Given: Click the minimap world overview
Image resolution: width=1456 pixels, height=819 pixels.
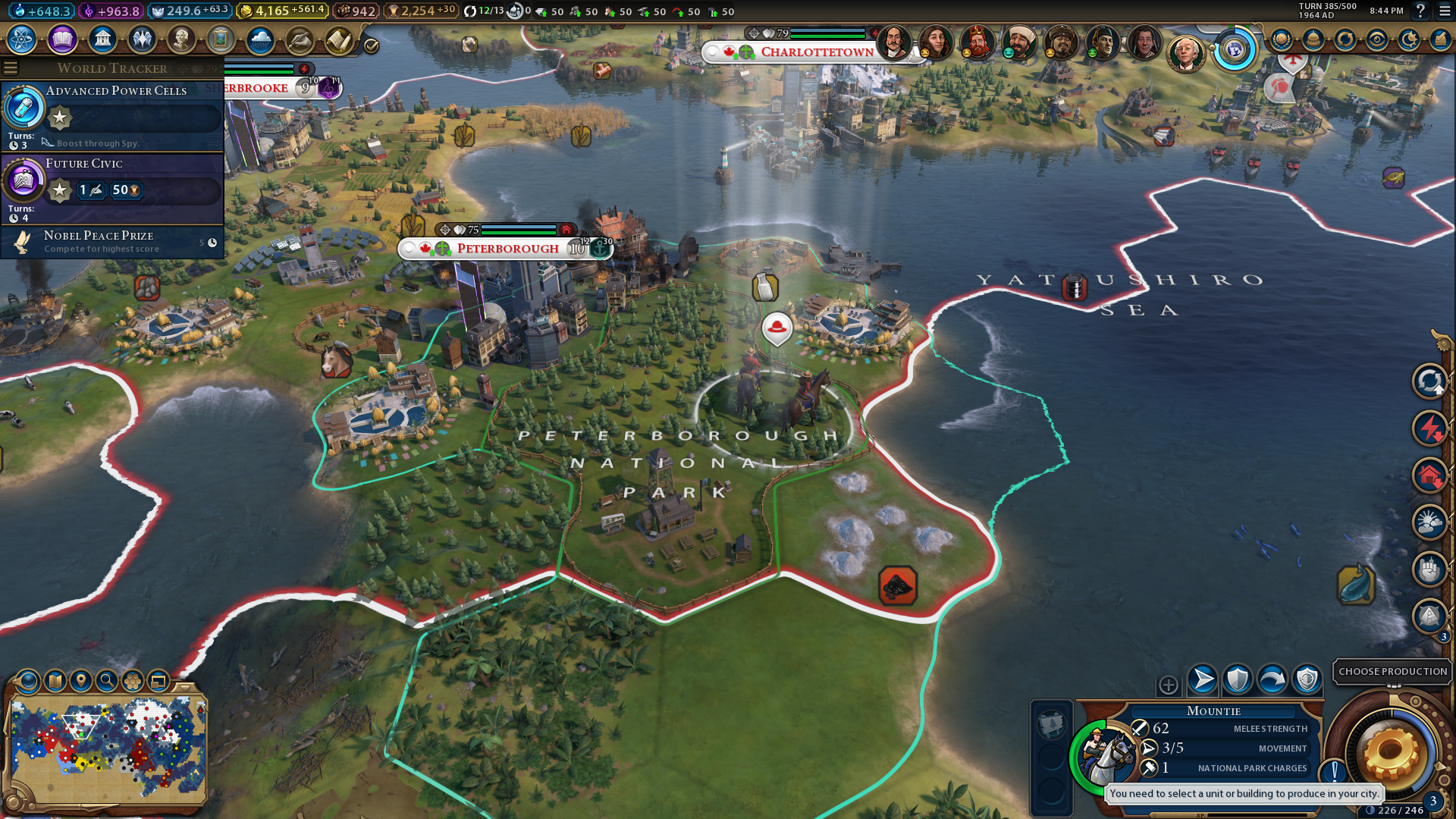Looking at the screenshot, I should click(108, 751).
